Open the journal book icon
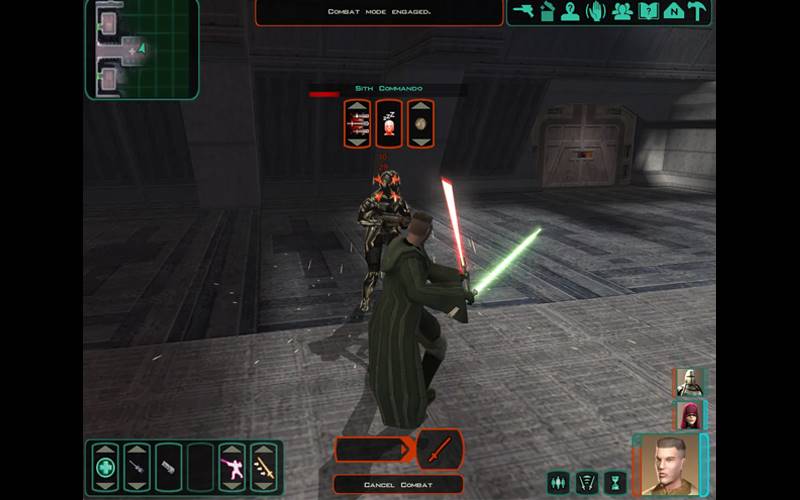 click(x=648, y=12)
